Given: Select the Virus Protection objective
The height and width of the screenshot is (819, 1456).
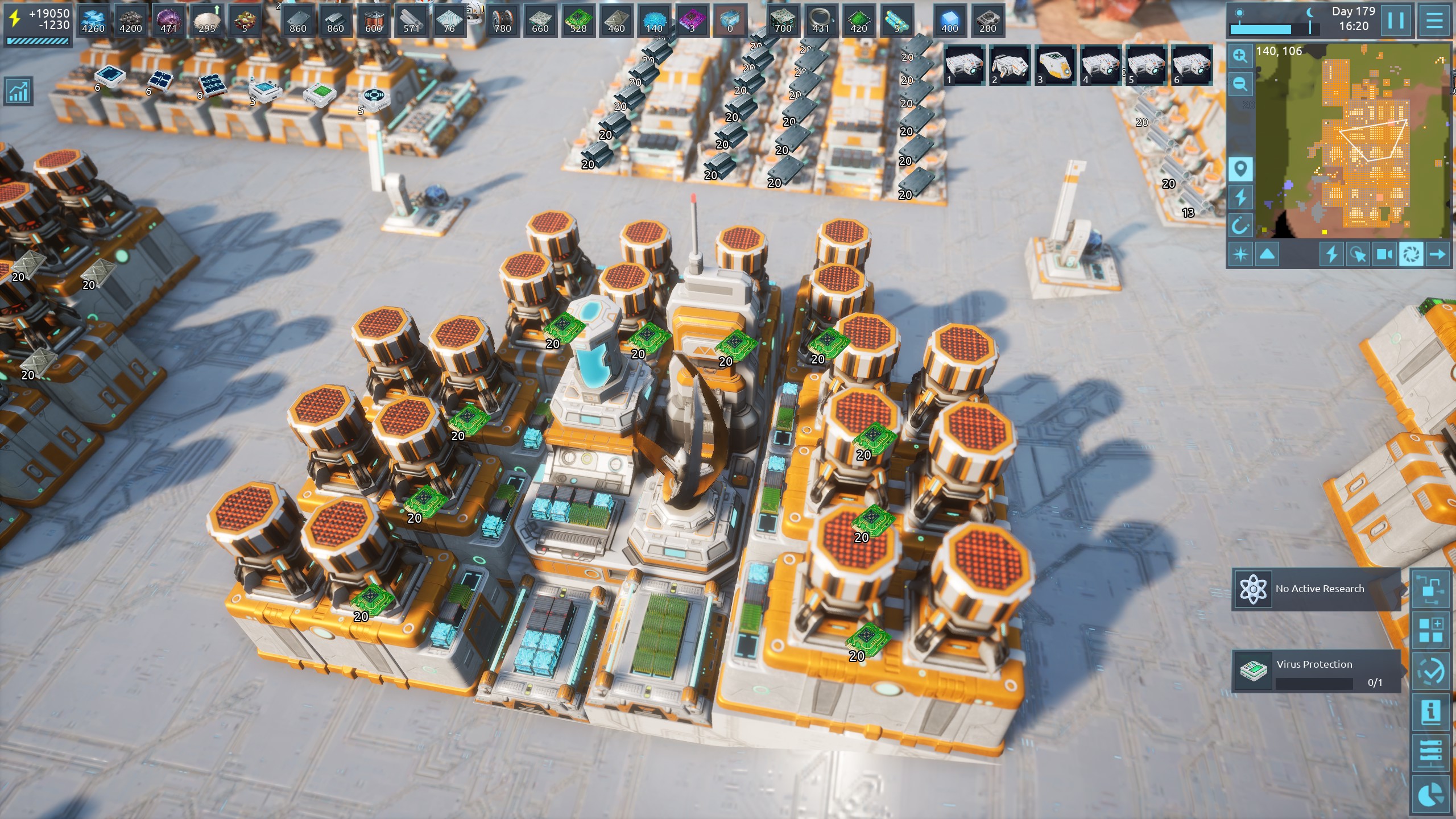Looking at the screenshot, I should [x=1316, y=672].
